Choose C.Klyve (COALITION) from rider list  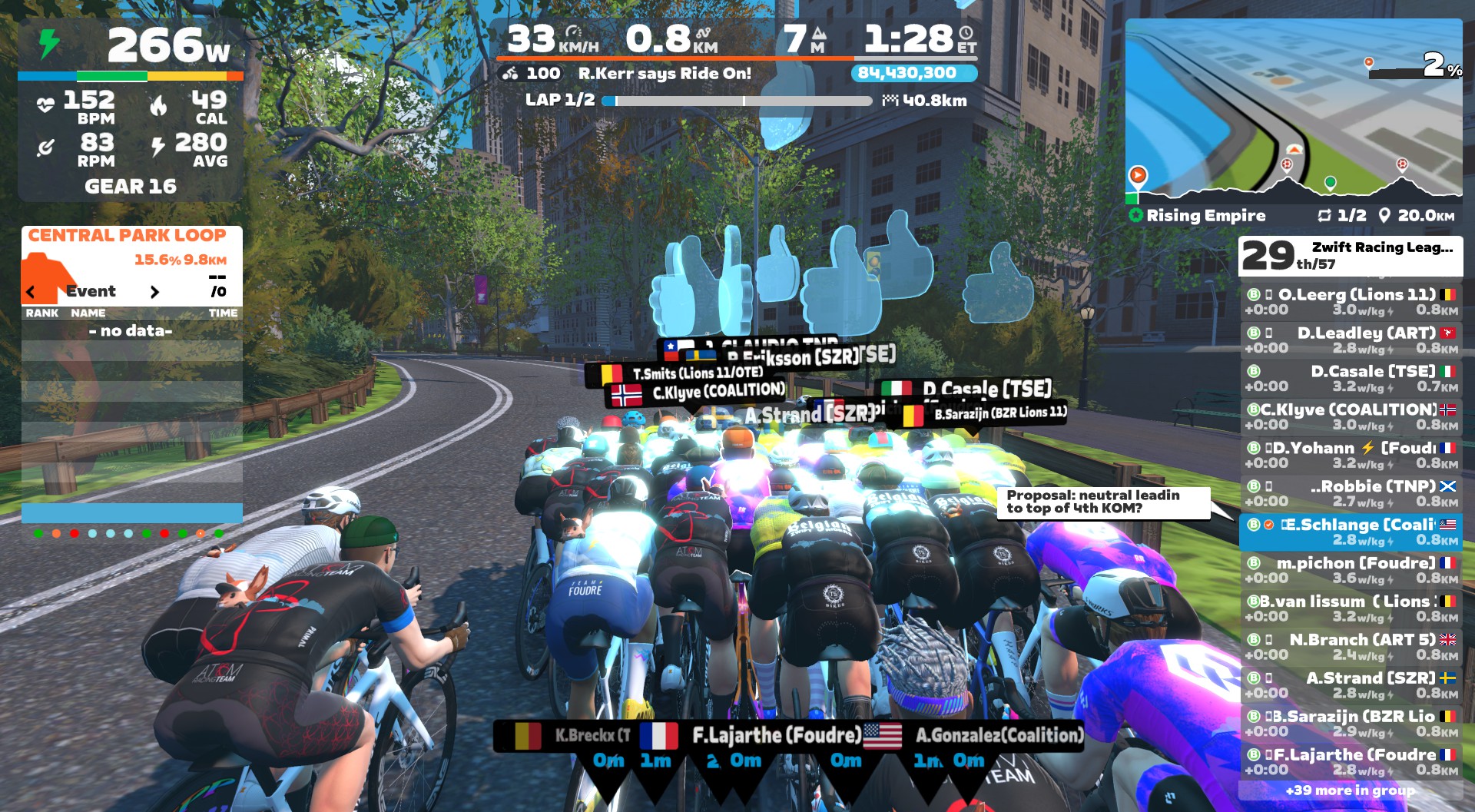click(1351, 417)
